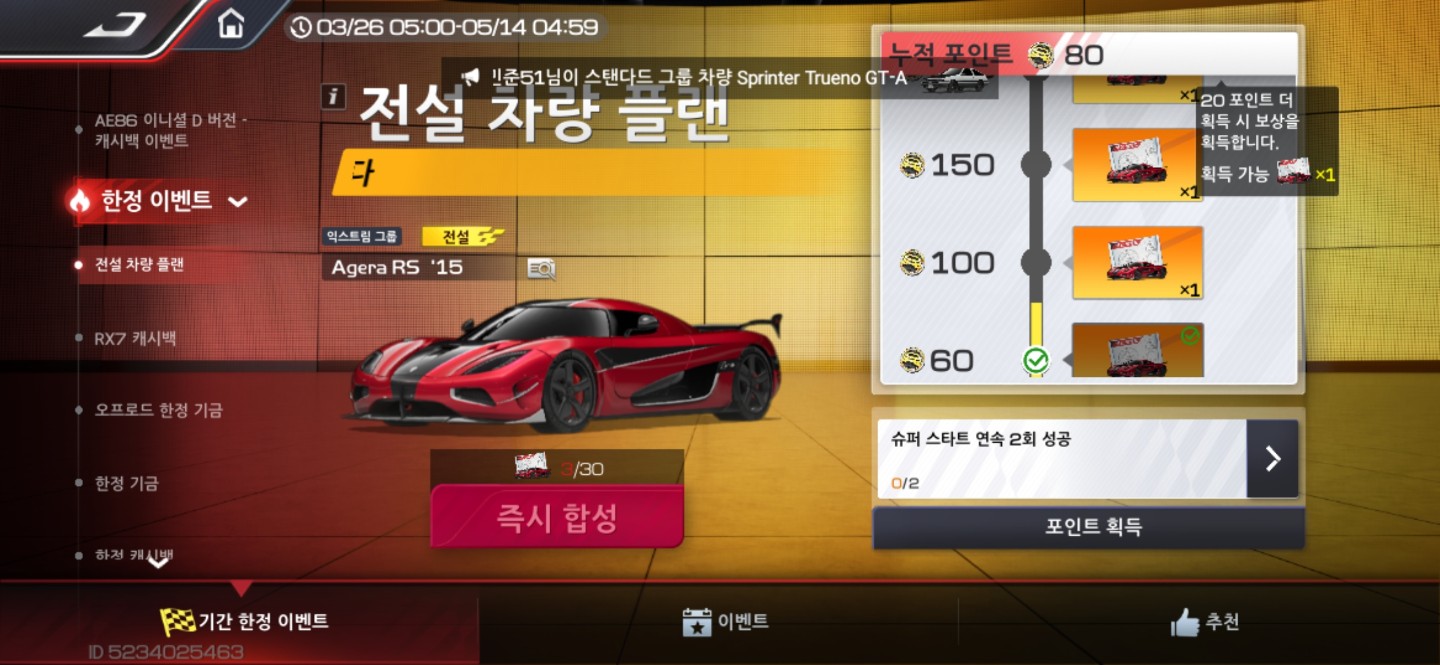This screenshot has height=665, width=1440.
Task: View the 150 point reward tile
Action: pos(1137,165)
